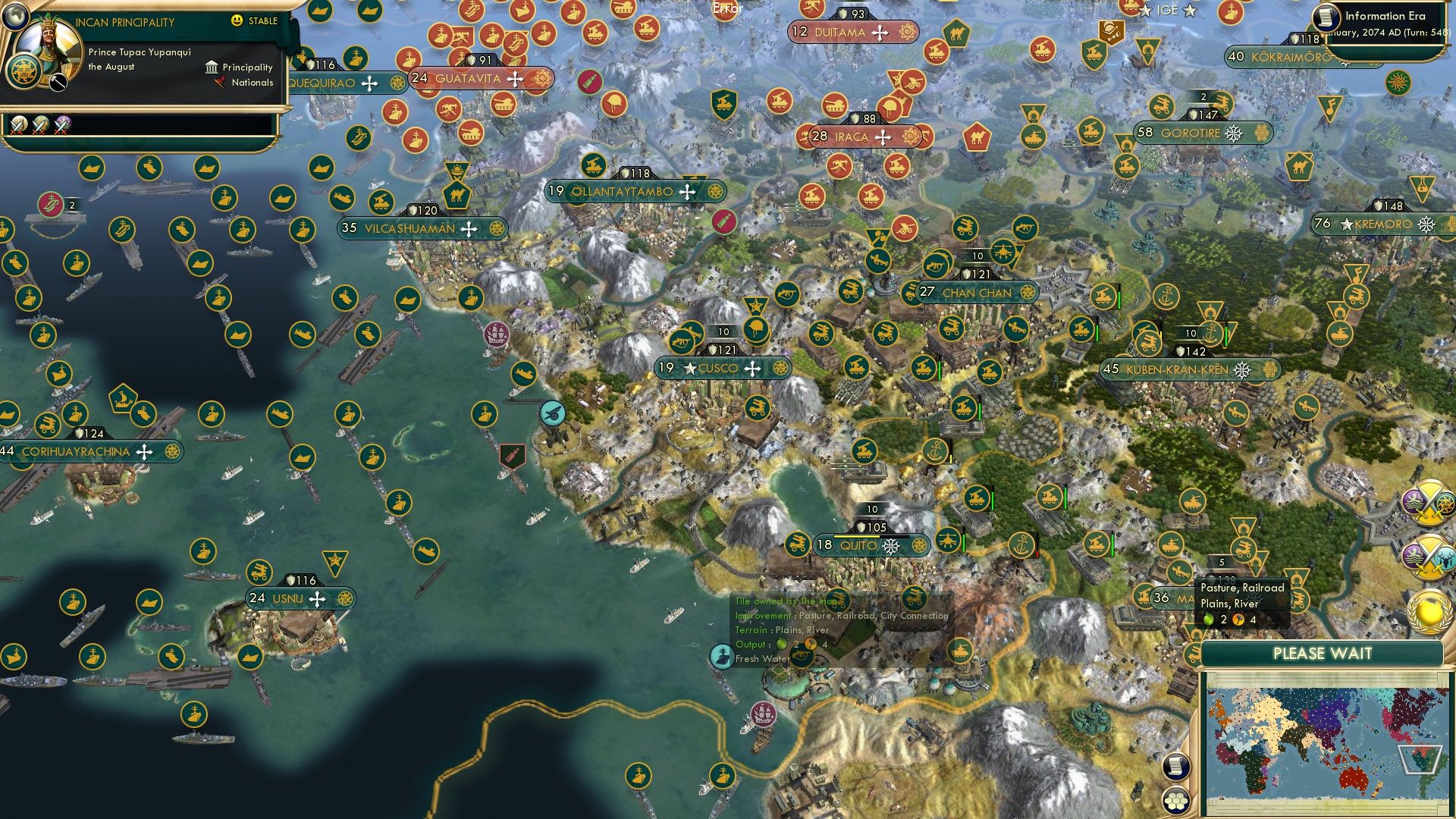The height and width of the screenshot is (819, 1456).
Task: Click the first war notification in the leader panel
Action: click(19, 127)
